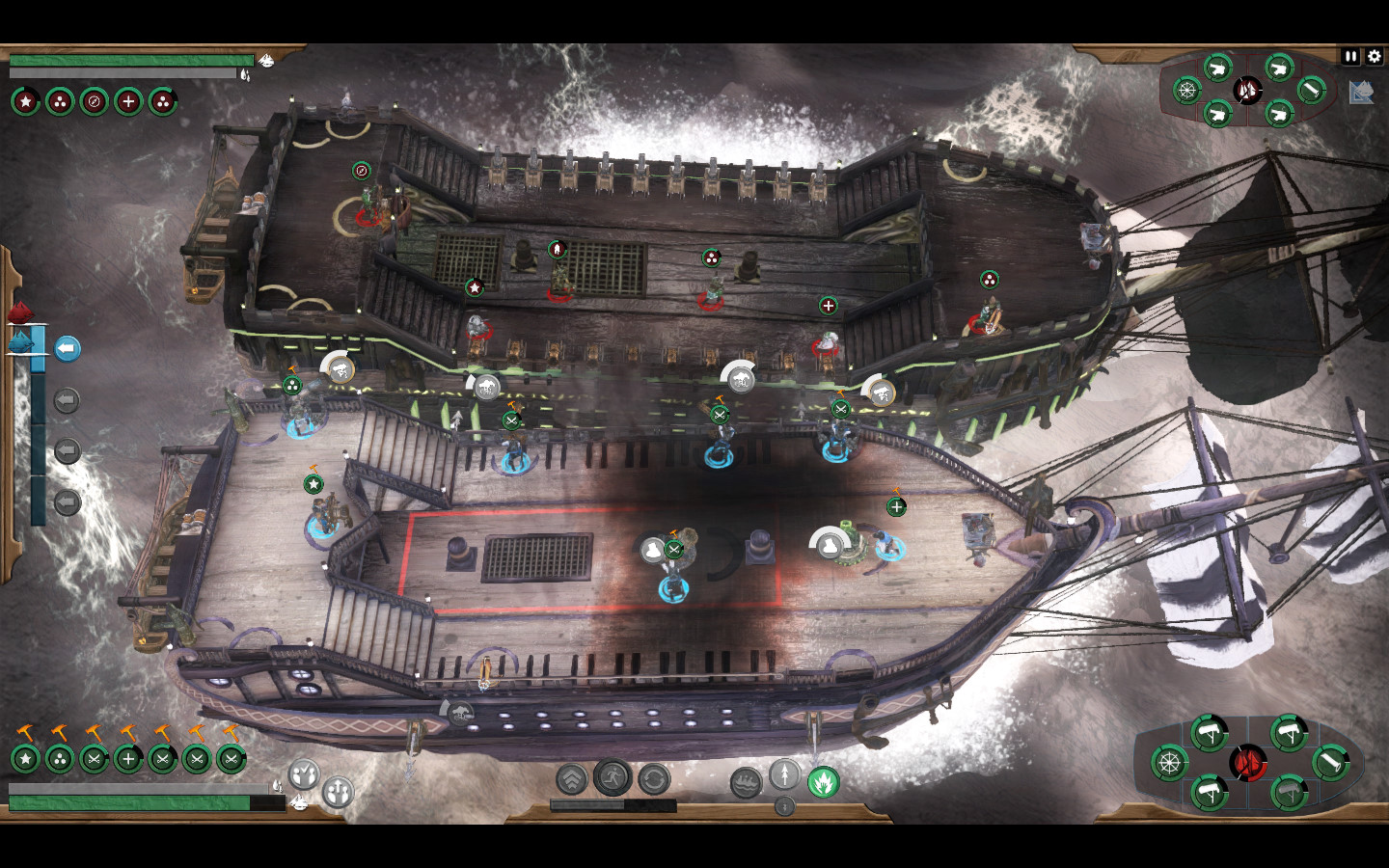The width and height of the screenshot is (1389, 868).
Task: Select the double chevron speed button
Action: [572, 778]
